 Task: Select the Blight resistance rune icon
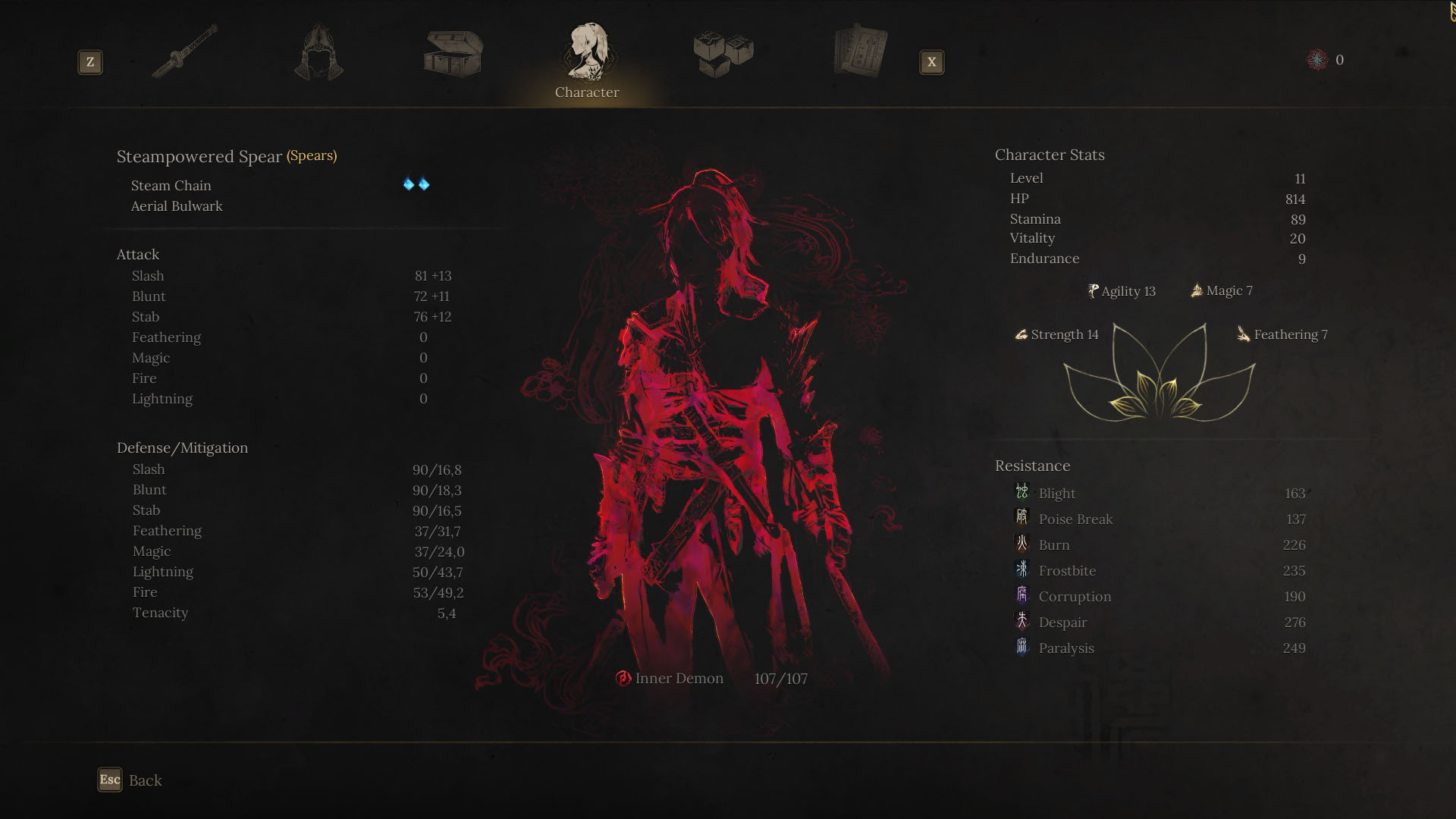tap(1021, 493)
